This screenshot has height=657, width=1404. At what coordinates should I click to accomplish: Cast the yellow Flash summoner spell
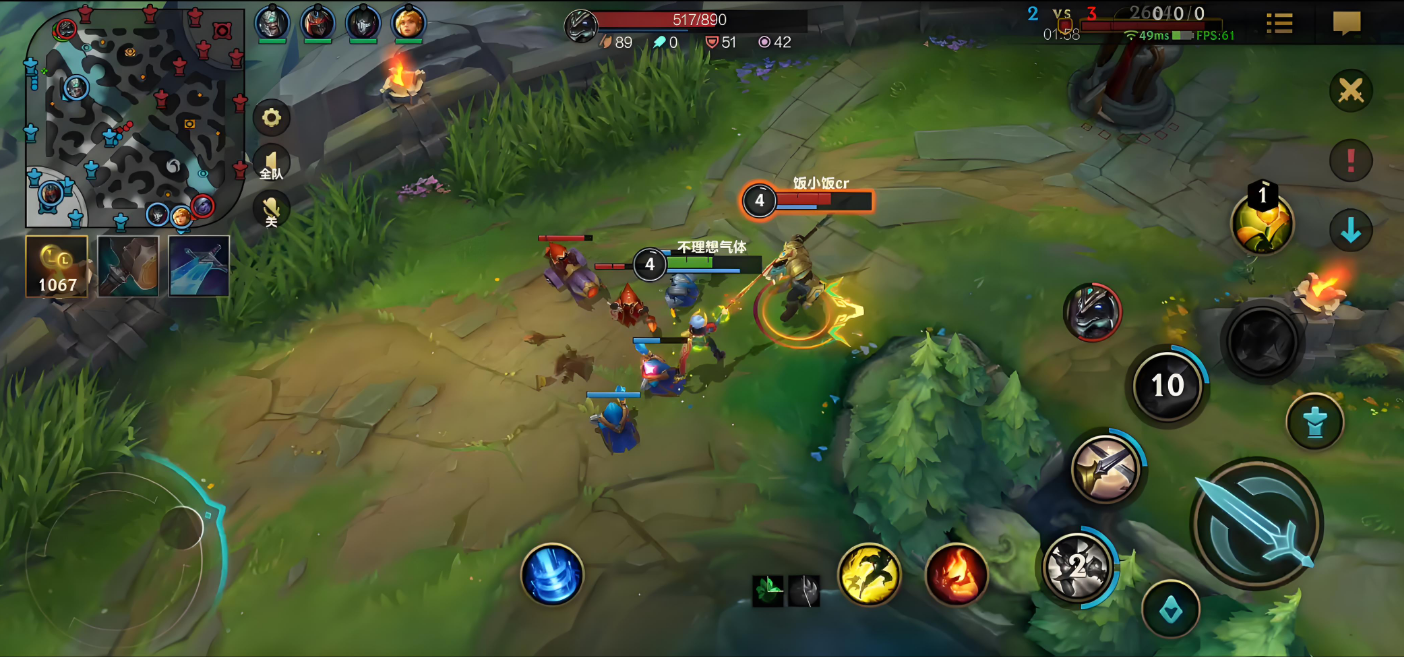(x=869, y=574)
